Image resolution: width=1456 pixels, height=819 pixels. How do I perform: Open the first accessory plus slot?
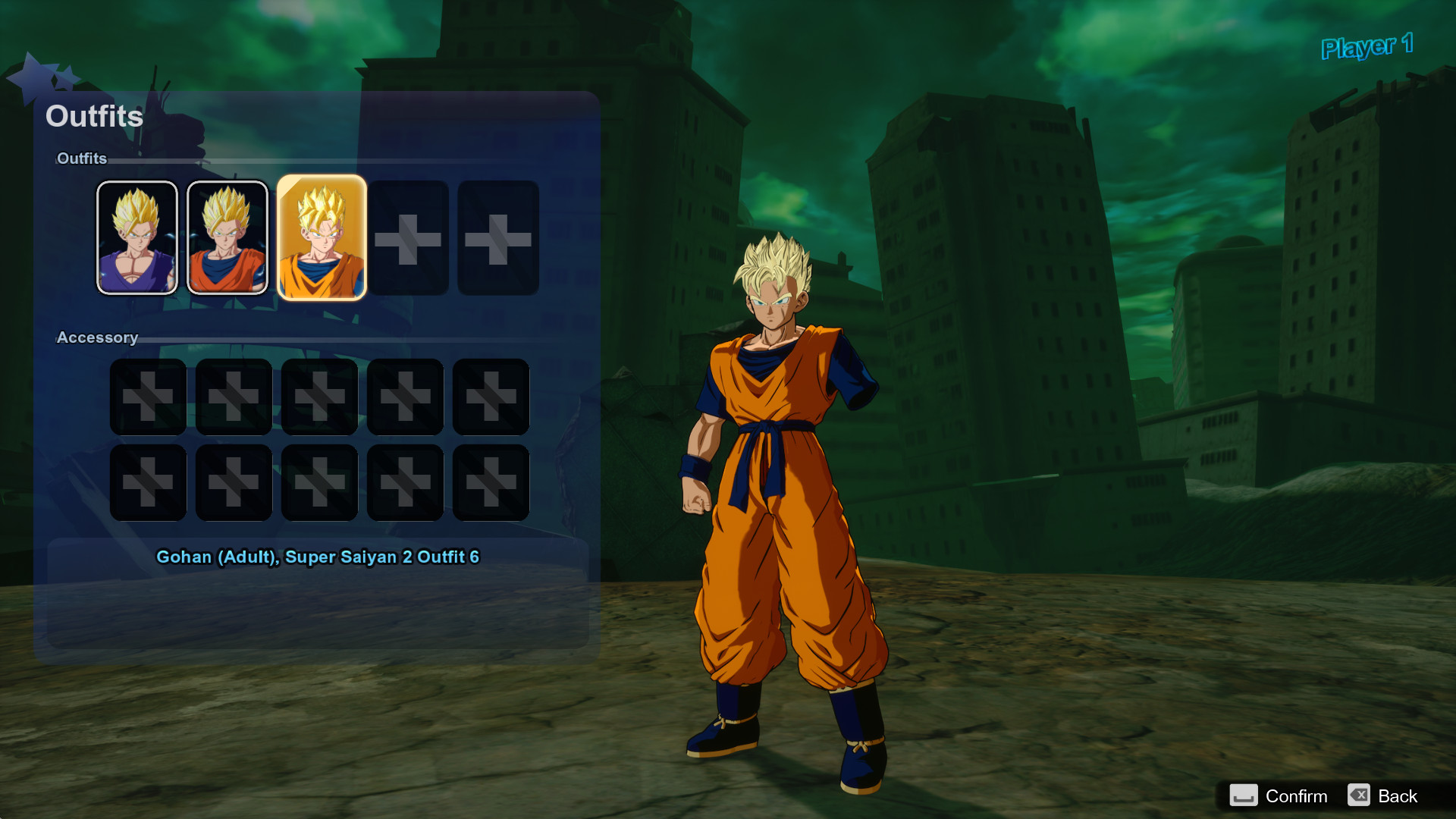tap(147, 396)
